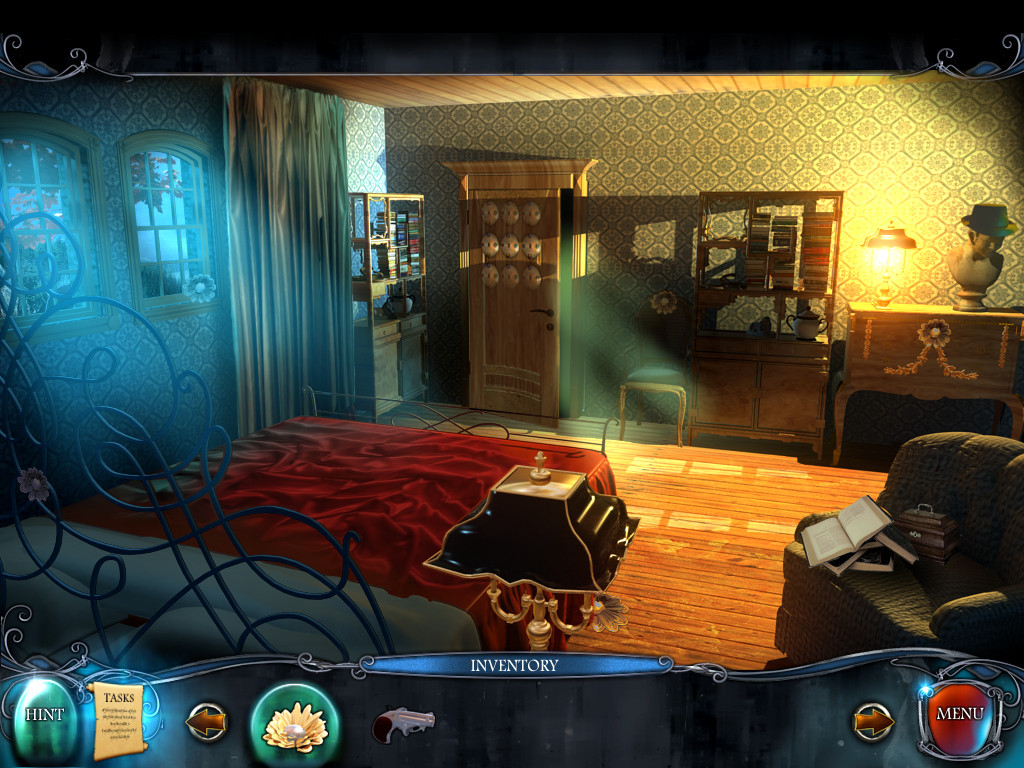Use the green Hint orb
Image resolution: width=1024 pixels, height=768 pixels.
pos(44,715)
